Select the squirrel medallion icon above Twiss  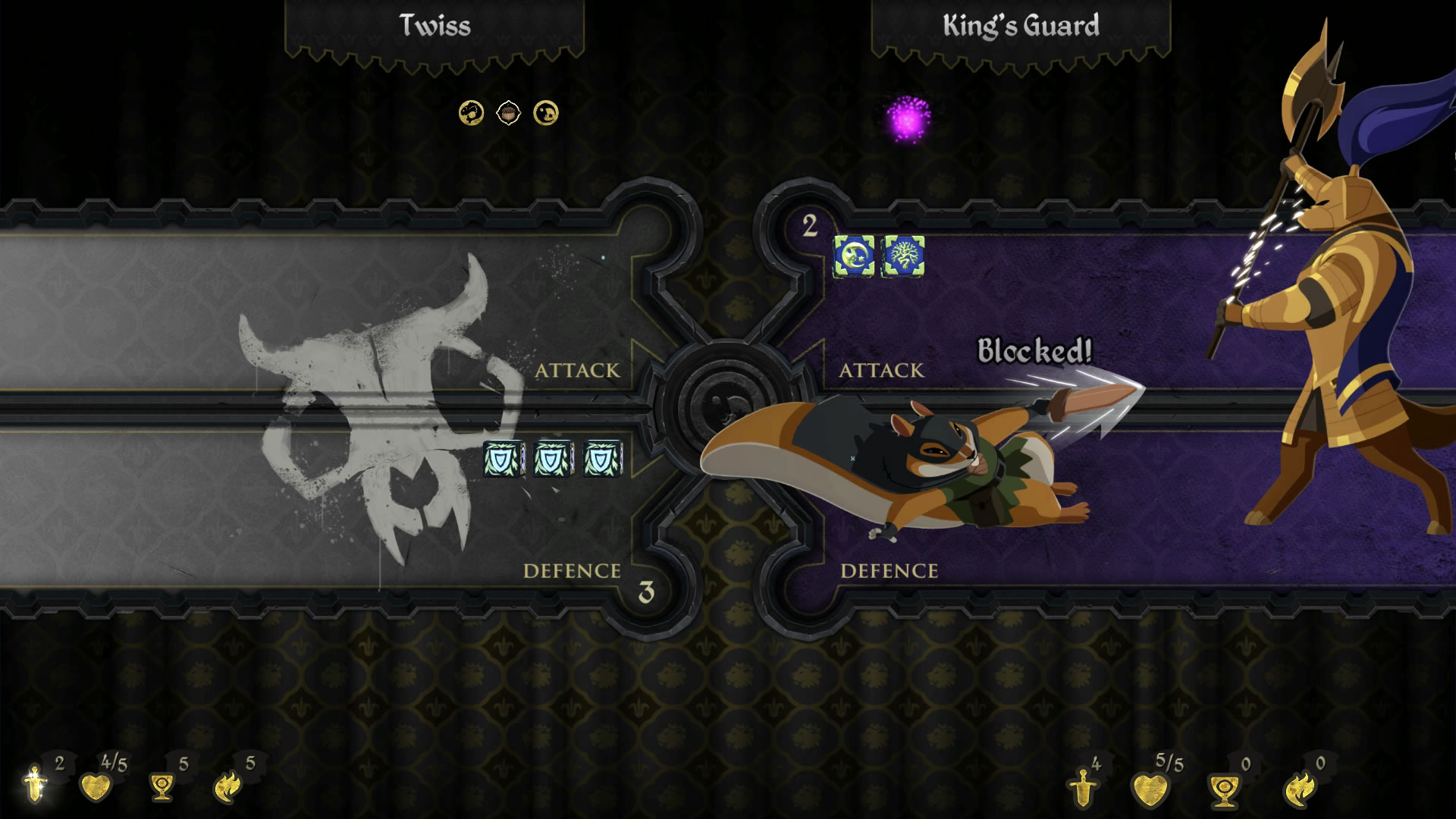pyautogui.click(x=470, y=112)
